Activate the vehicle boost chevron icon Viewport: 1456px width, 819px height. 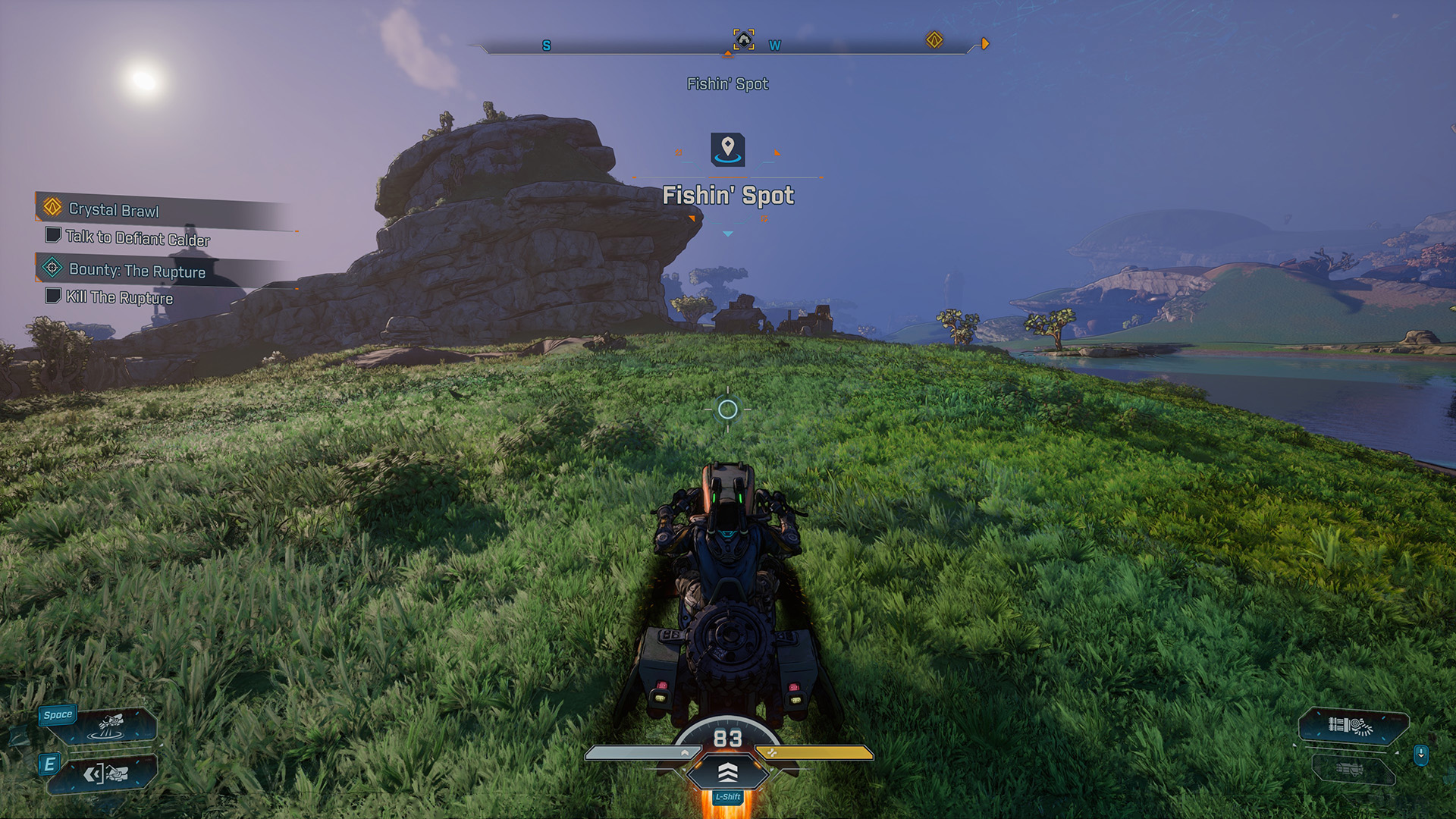pyautogui.click(x=727, y=772)
